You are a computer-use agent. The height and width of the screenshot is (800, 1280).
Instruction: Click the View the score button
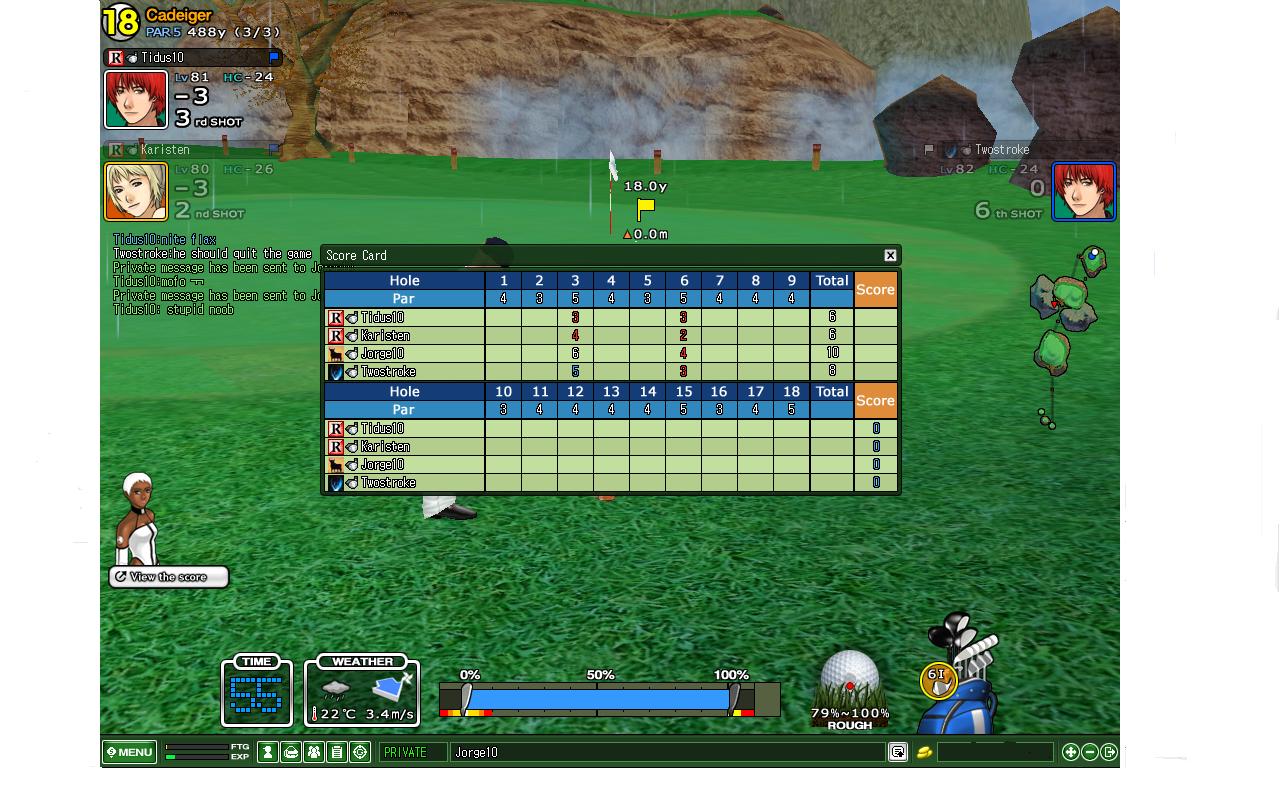pyautogui.click(x=169, y=577)
